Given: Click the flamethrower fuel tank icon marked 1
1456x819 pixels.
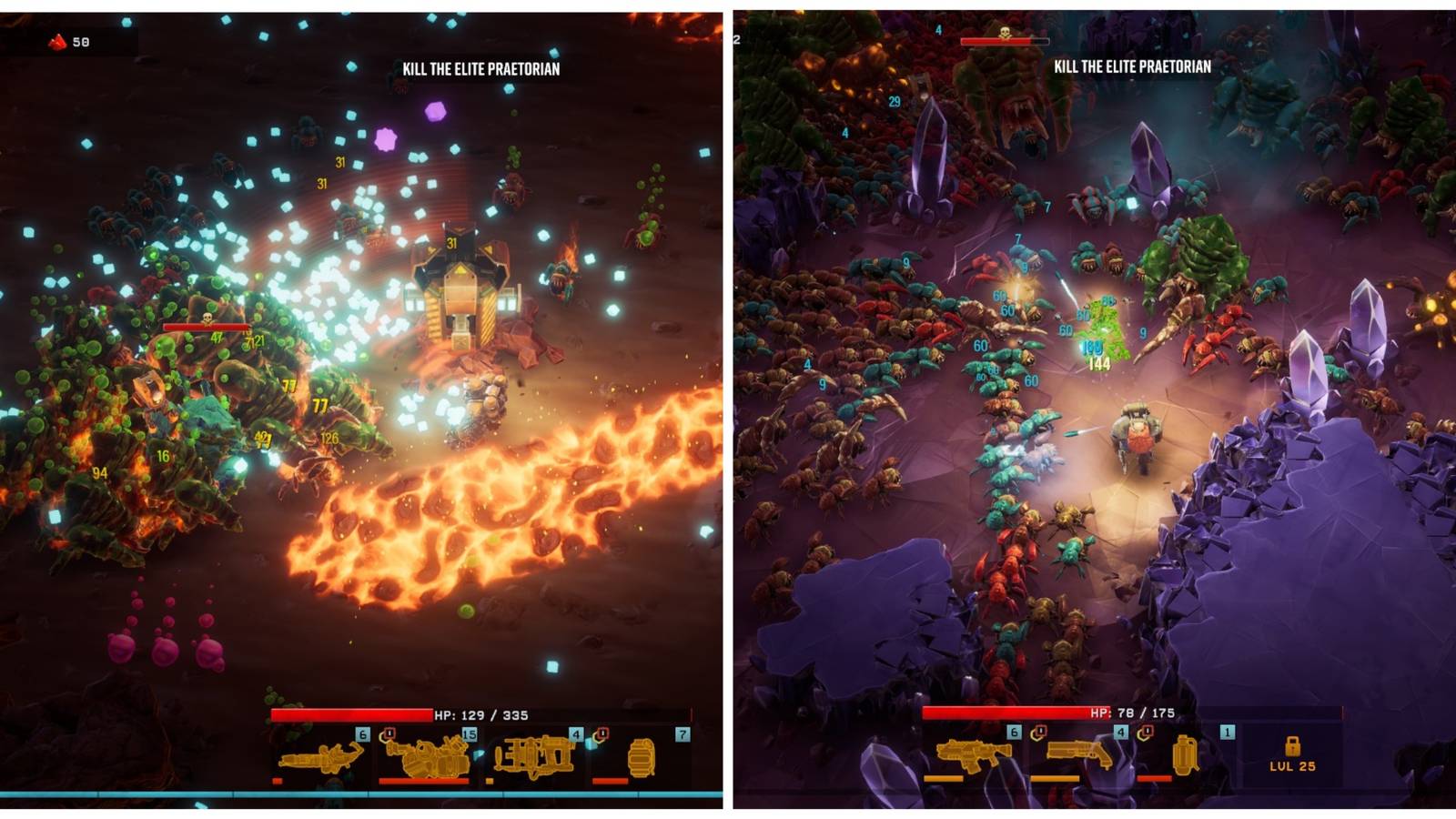Looking at the screenshot, I should 1186,755.
